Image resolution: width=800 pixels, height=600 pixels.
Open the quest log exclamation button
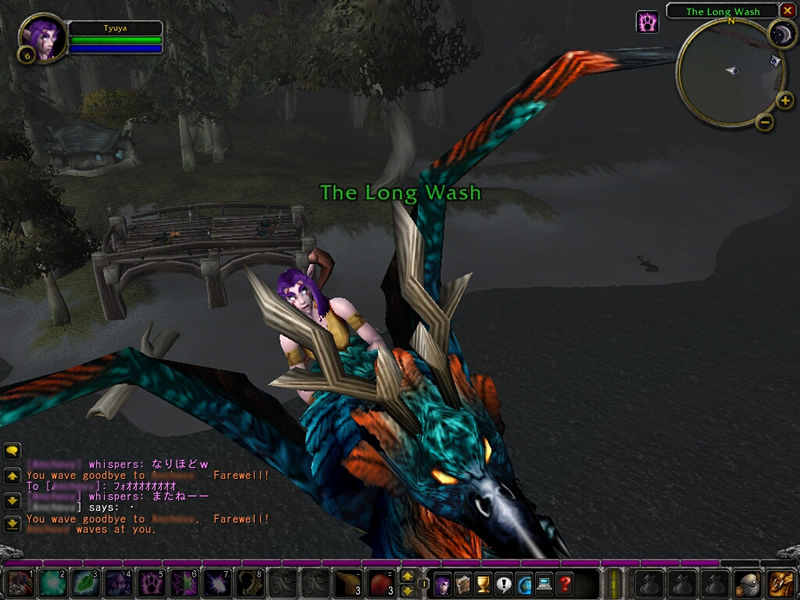point(504,583)
